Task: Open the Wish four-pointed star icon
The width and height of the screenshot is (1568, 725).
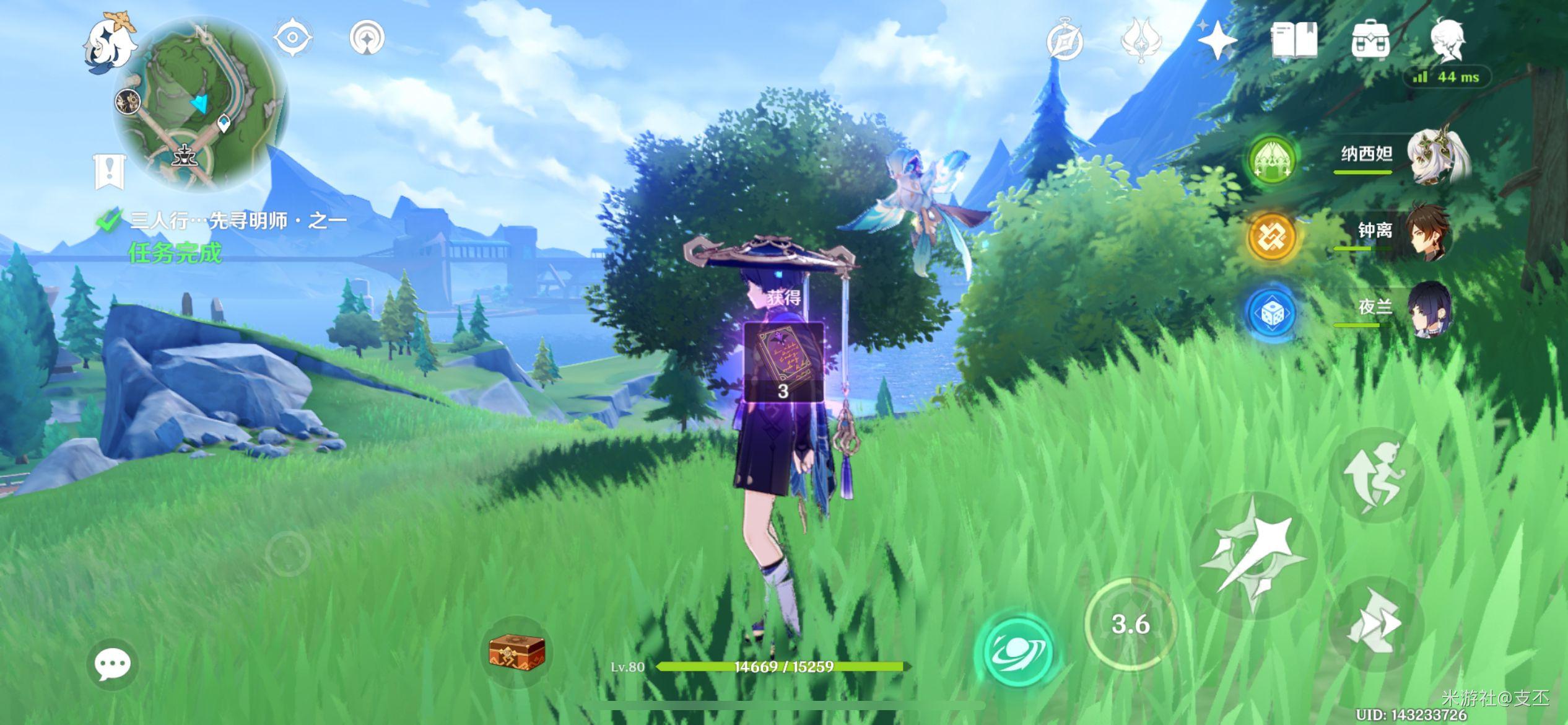Action: 1217,40
